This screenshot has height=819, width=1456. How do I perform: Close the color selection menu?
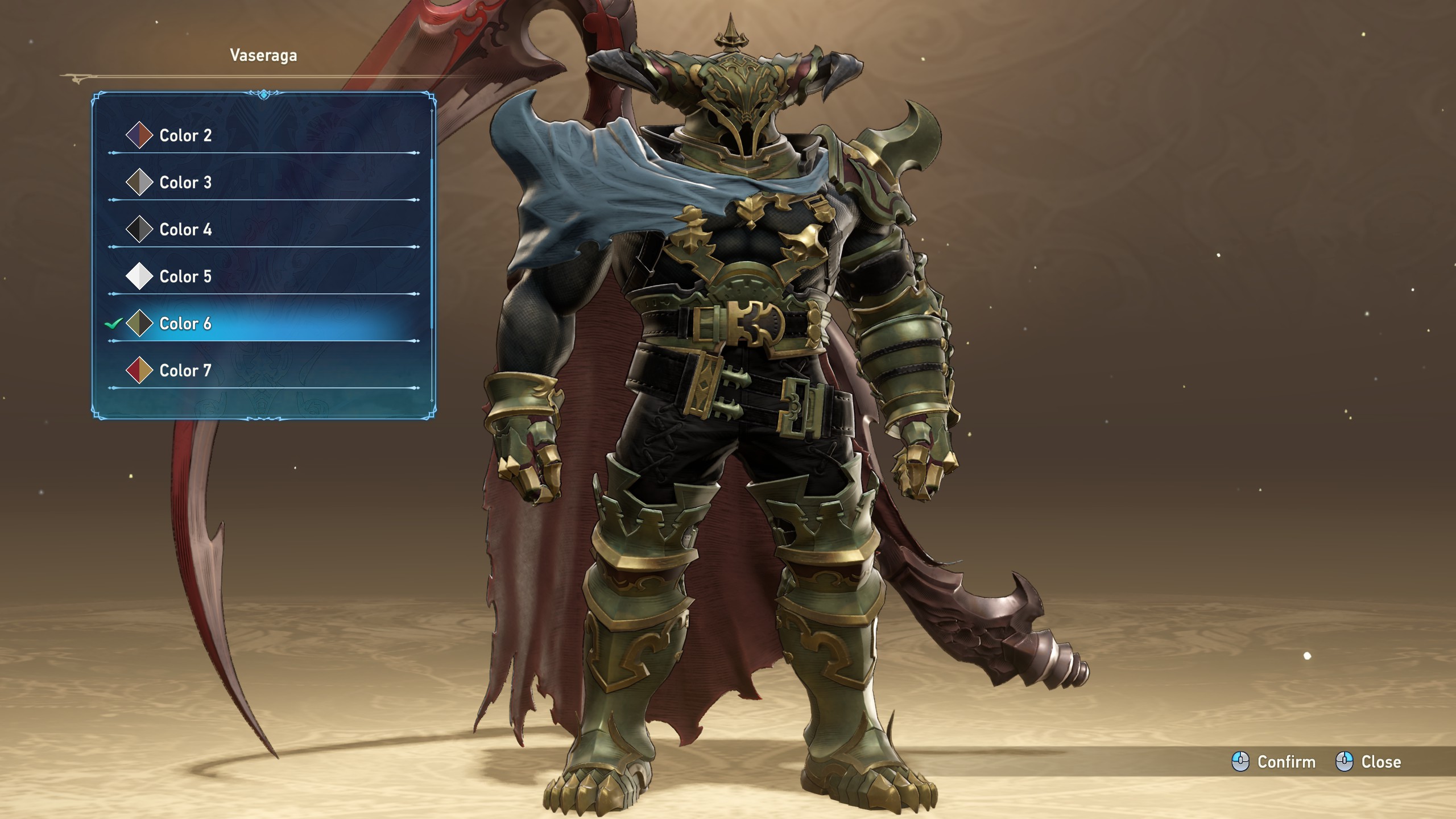pos(1368,762)
